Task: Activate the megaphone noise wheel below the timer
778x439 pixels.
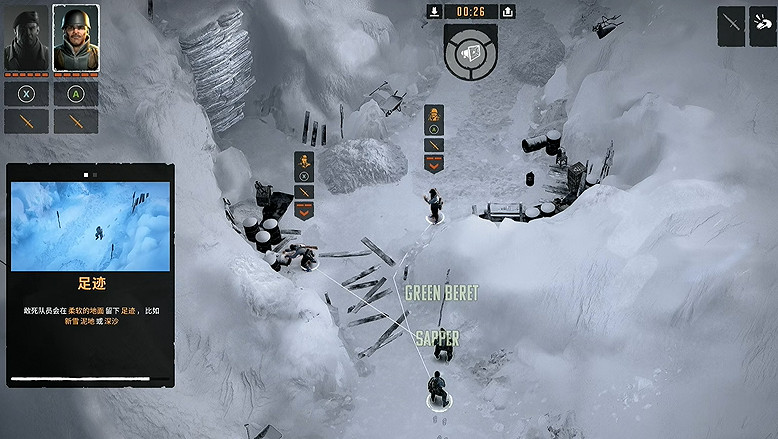Action: 471,49
